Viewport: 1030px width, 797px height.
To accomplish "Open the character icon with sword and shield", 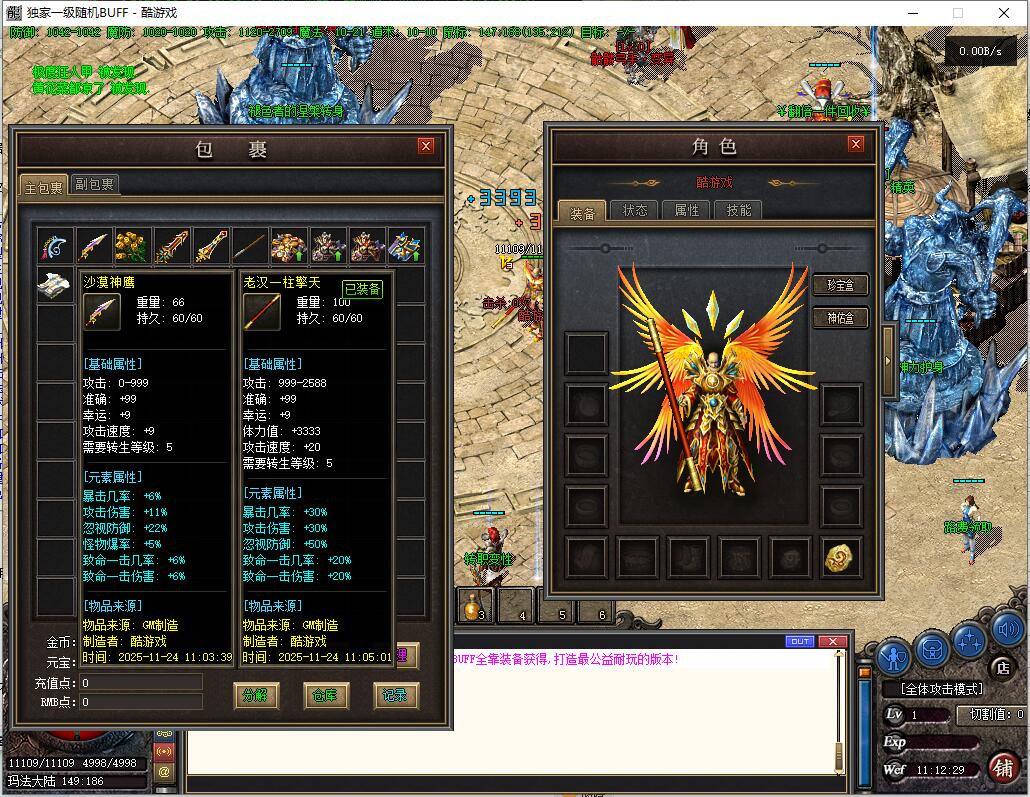I will tap(894, 657).
